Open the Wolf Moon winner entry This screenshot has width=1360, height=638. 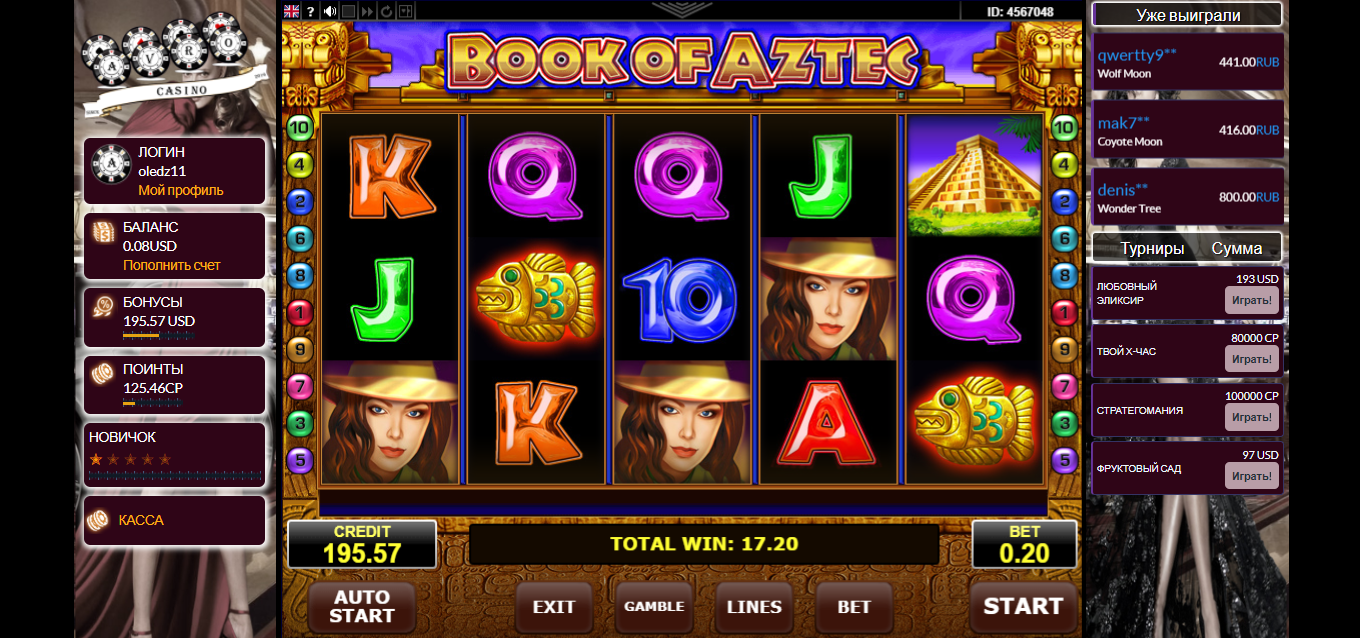coord(1188,67)
